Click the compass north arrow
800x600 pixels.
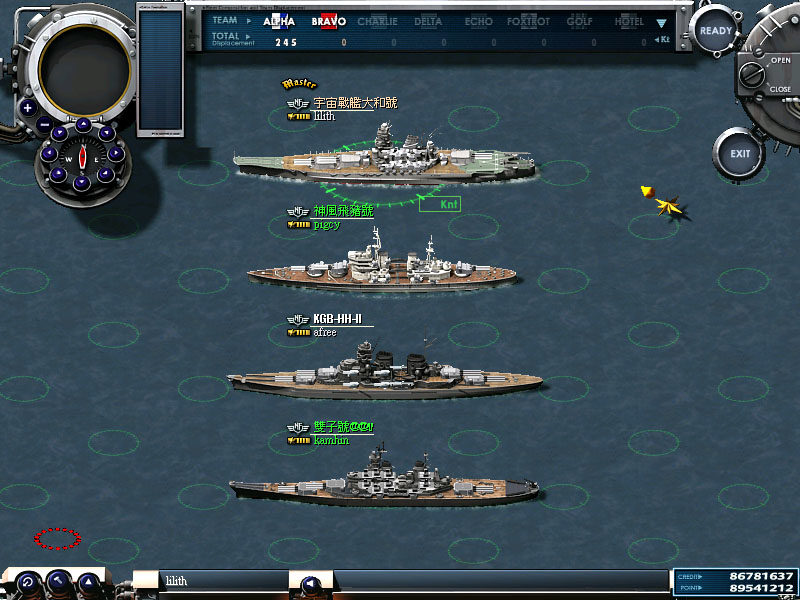coord(83,126)
